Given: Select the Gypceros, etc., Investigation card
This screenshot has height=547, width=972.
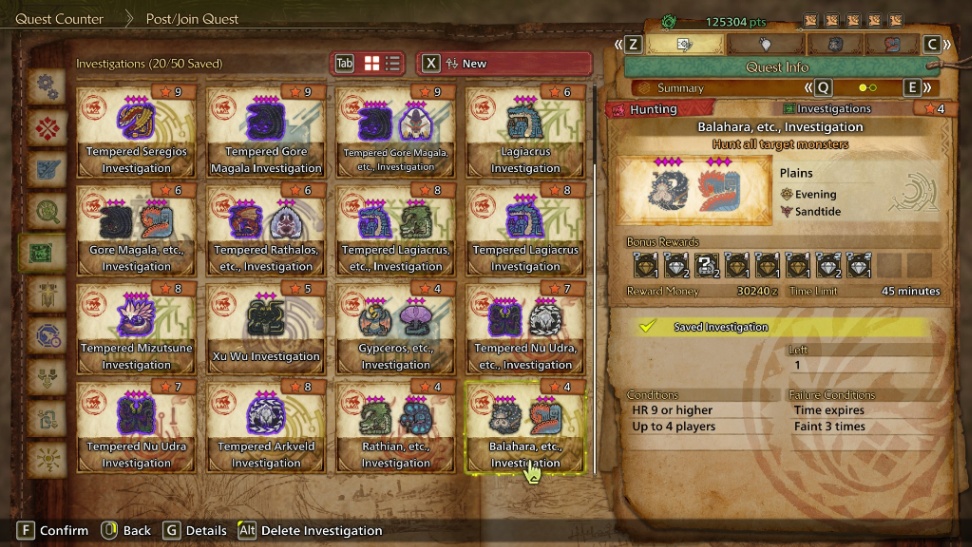Looking at the screenshot, I should pos(395,329).
